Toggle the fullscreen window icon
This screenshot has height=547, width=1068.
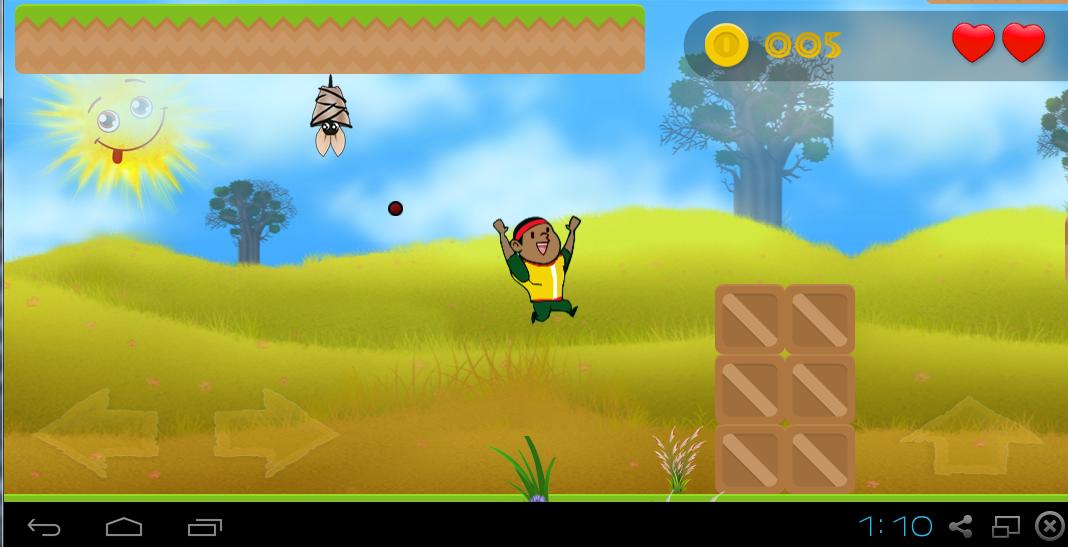tap(1005, 526)
